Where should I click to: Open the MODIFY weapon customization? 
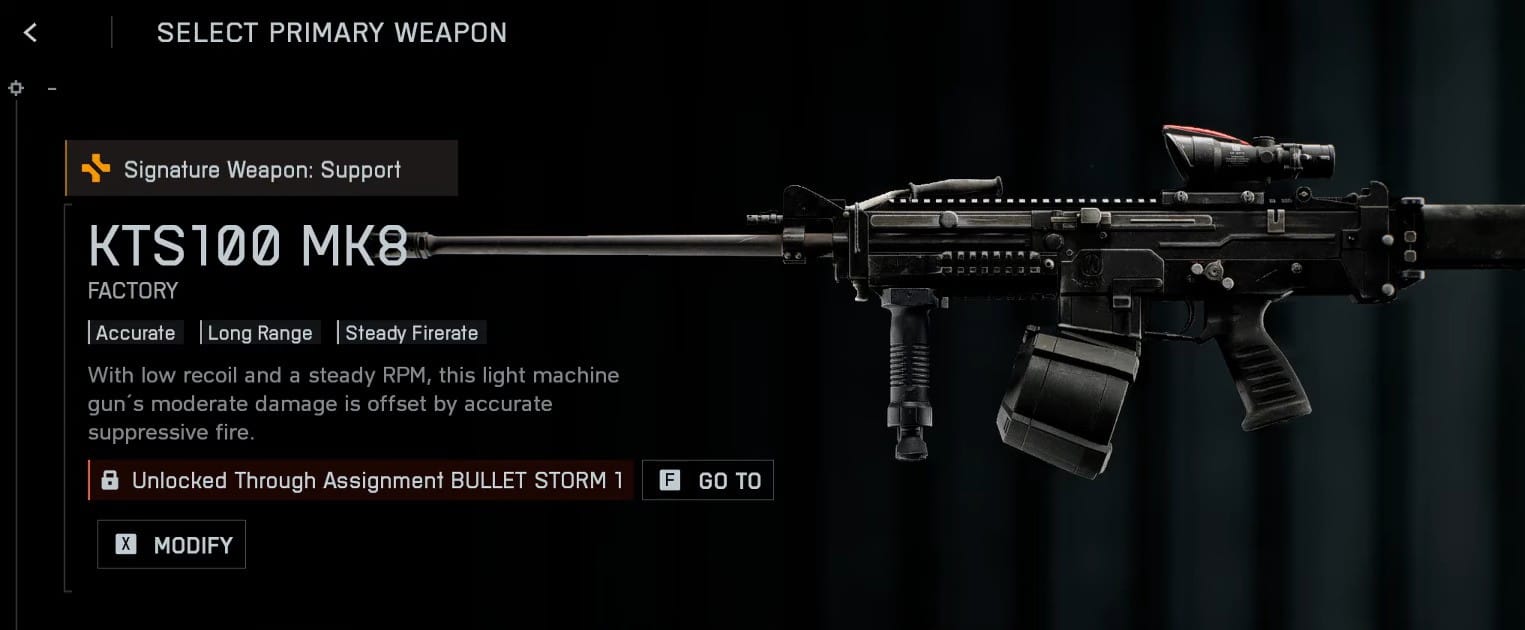point(171,545)
